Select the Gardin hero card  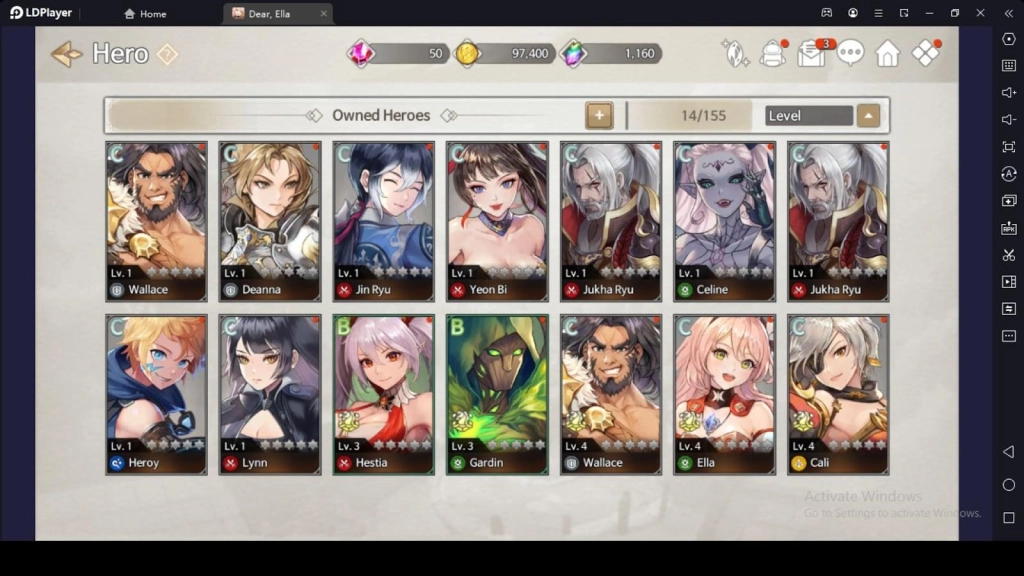point(496,394)
